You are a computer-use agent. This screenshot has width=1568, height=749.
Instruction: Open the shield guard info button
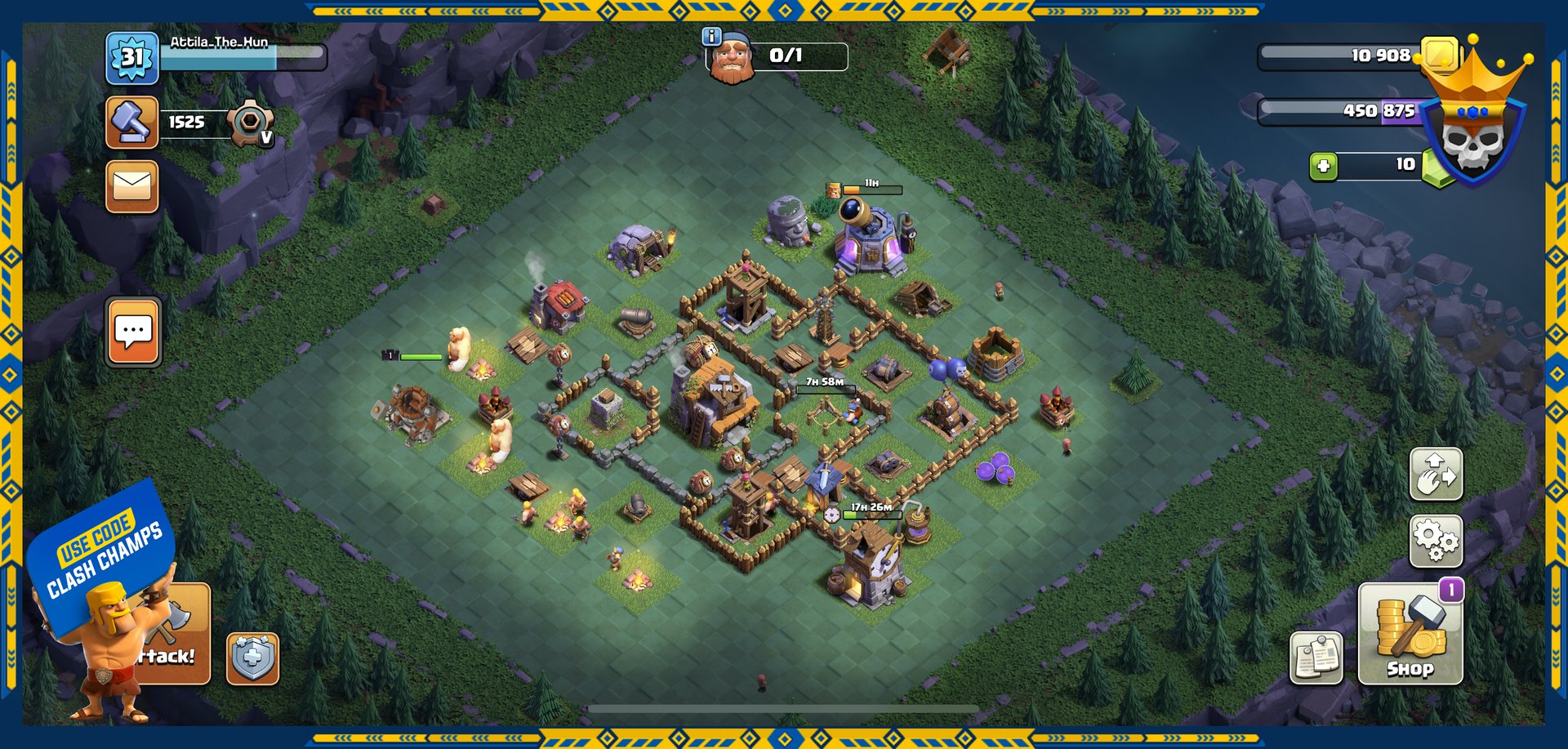tap(252, 658)
